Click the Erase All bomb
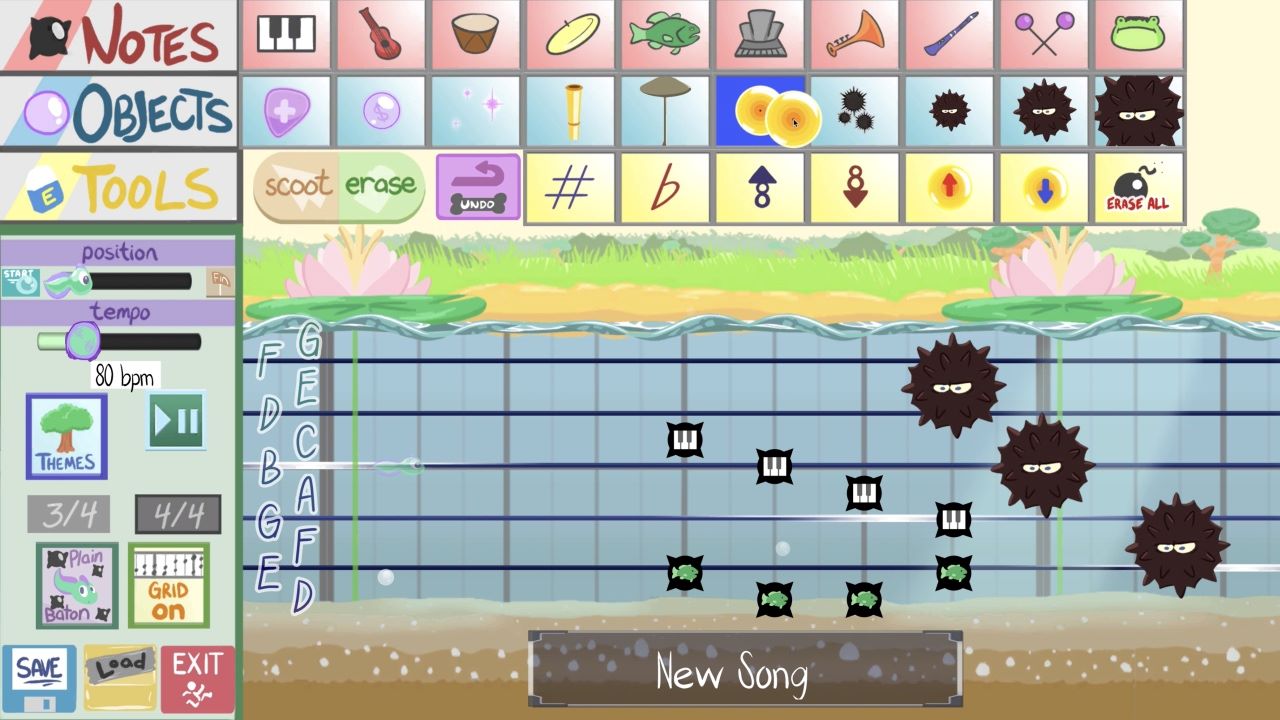The width and height of the screenshot is (1280, 720). (x=1139, y=188)
